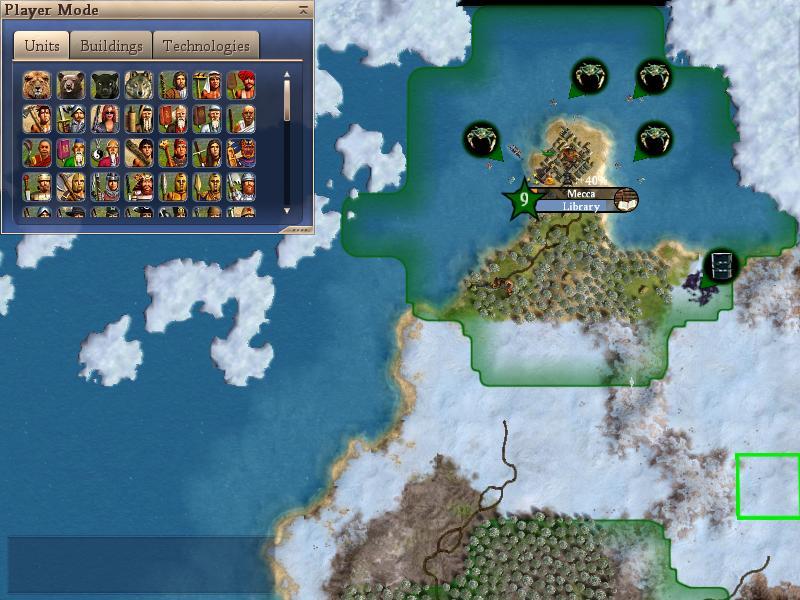Screen dimensions: 800x600
Task: Pick the yin-yang missionary unit icon
Action: click(105, 153)
